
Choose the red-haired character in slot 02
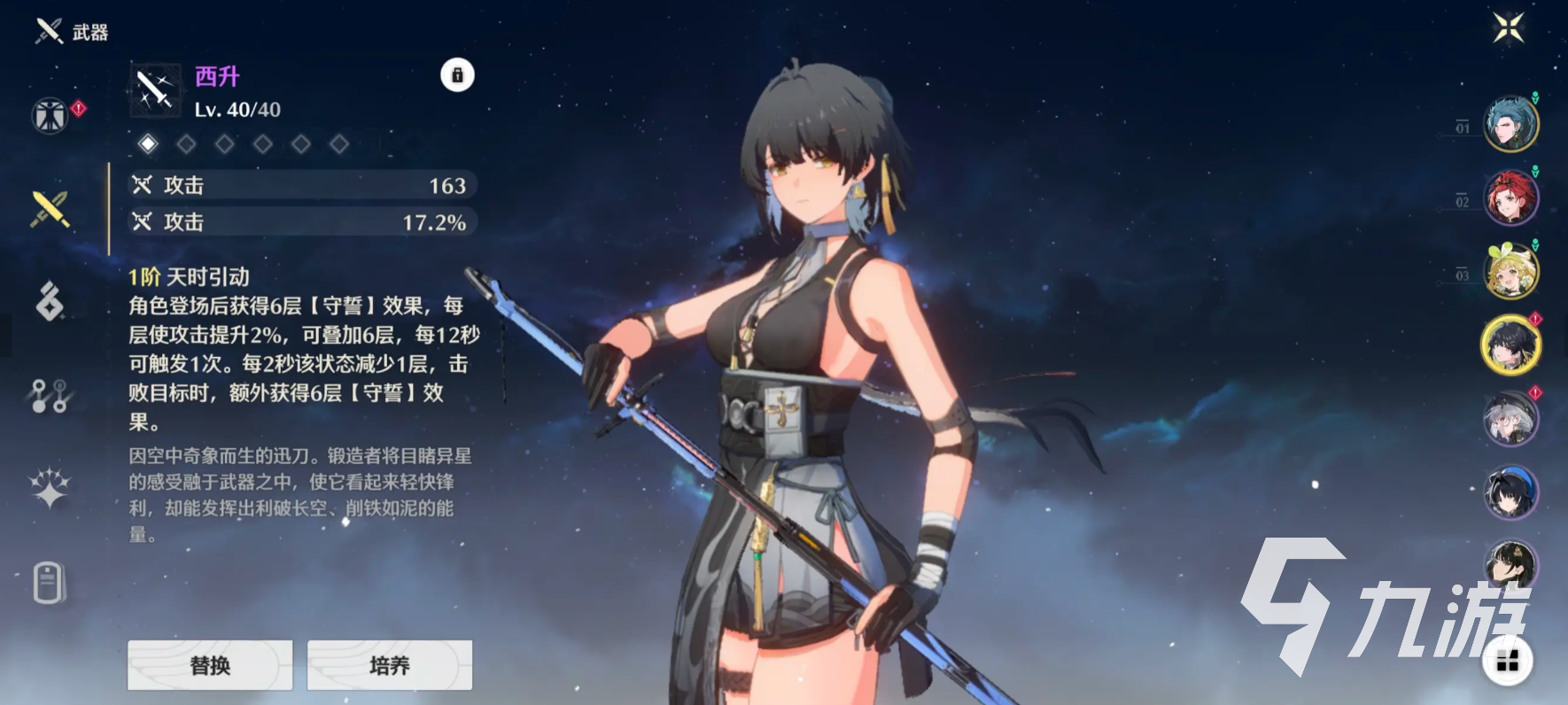[x=1510, y=198]
